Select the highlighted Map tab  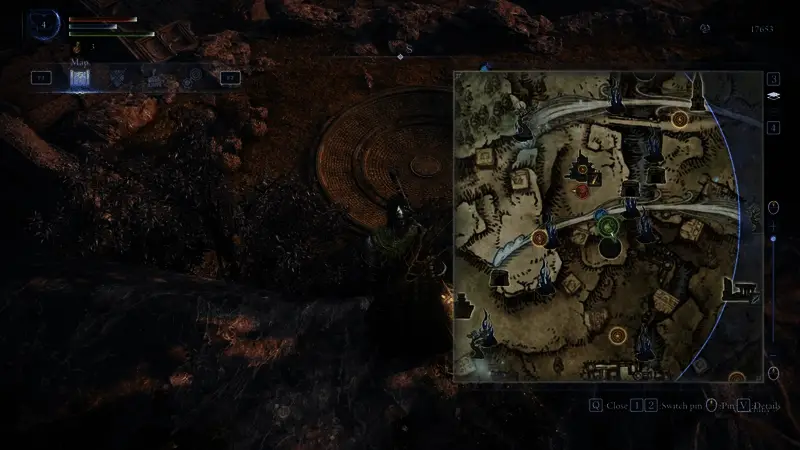coord(81,77)
